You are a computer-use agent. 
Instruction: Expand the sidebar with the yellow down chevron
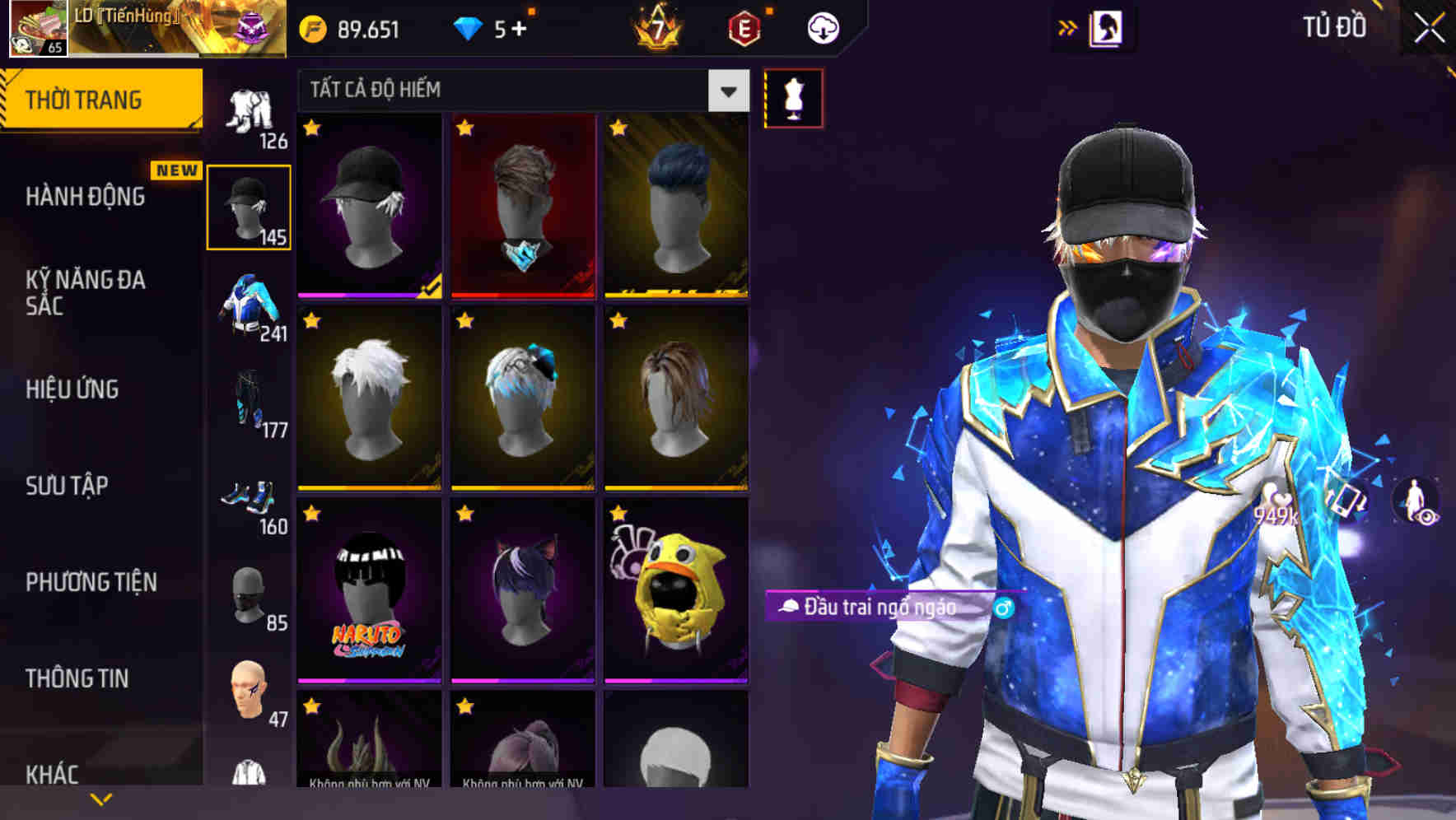(x=101, y=799)
